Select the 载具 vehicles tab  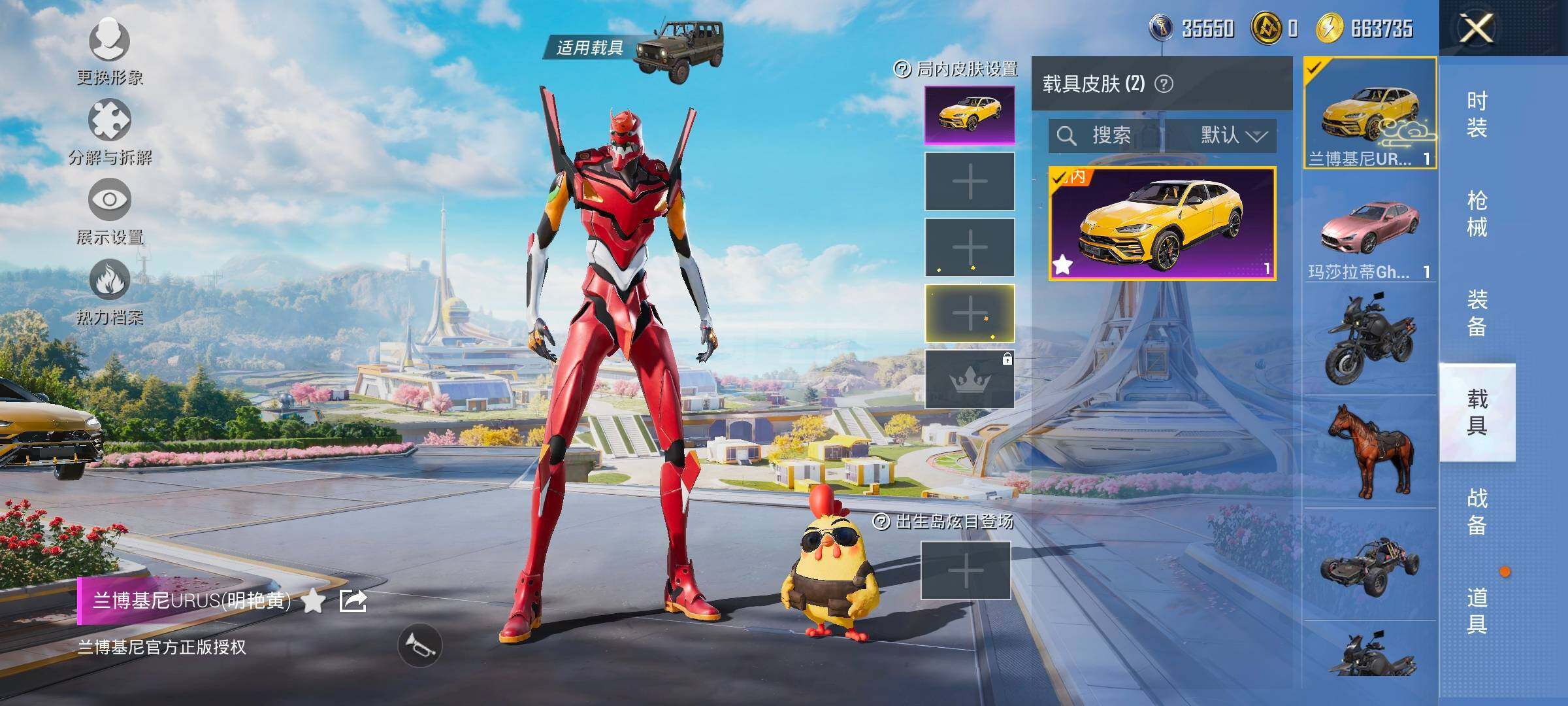point(1477,412)
